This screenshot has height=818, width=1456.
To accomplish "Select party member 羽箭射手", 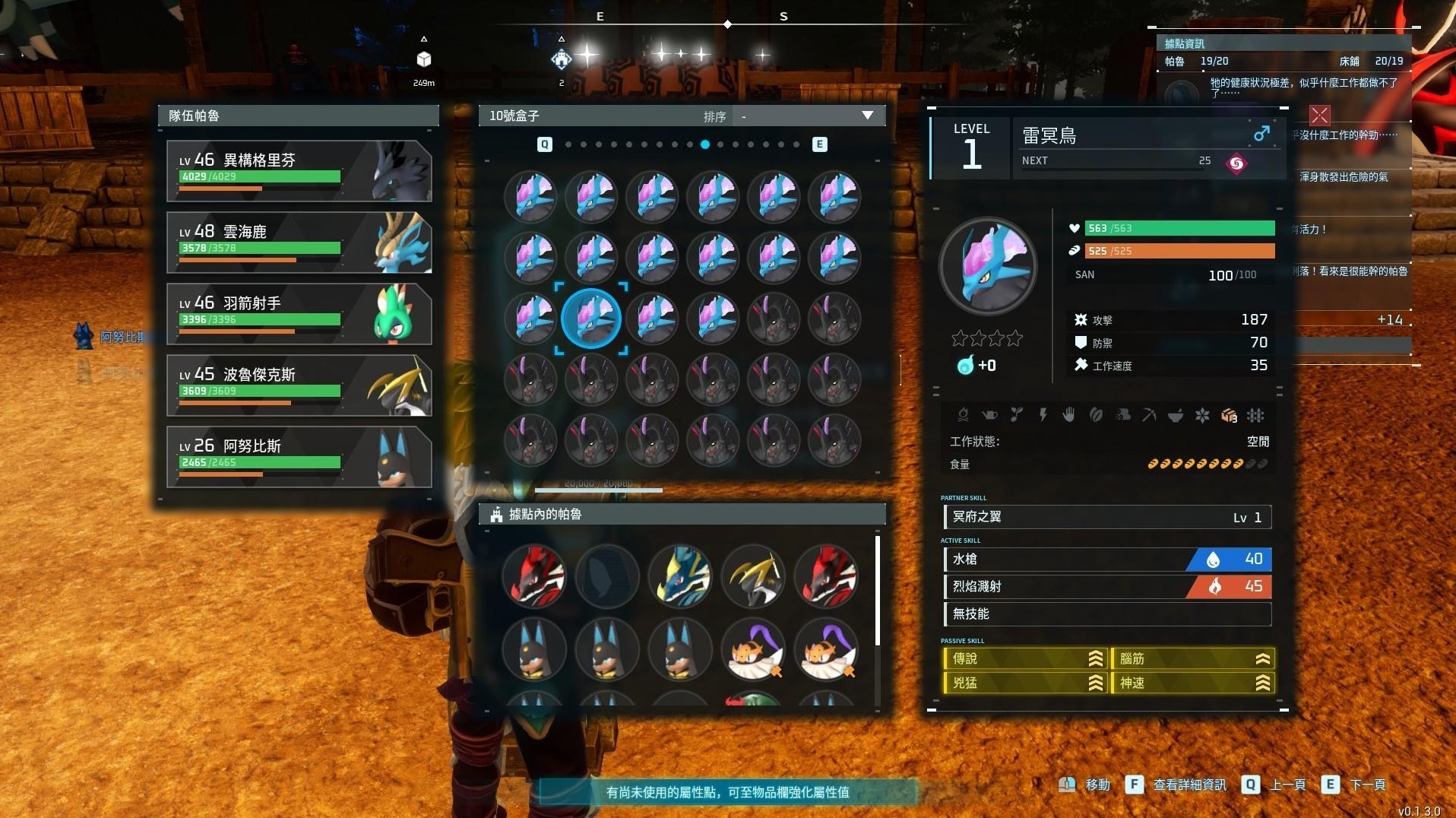I will coord(299,314).
